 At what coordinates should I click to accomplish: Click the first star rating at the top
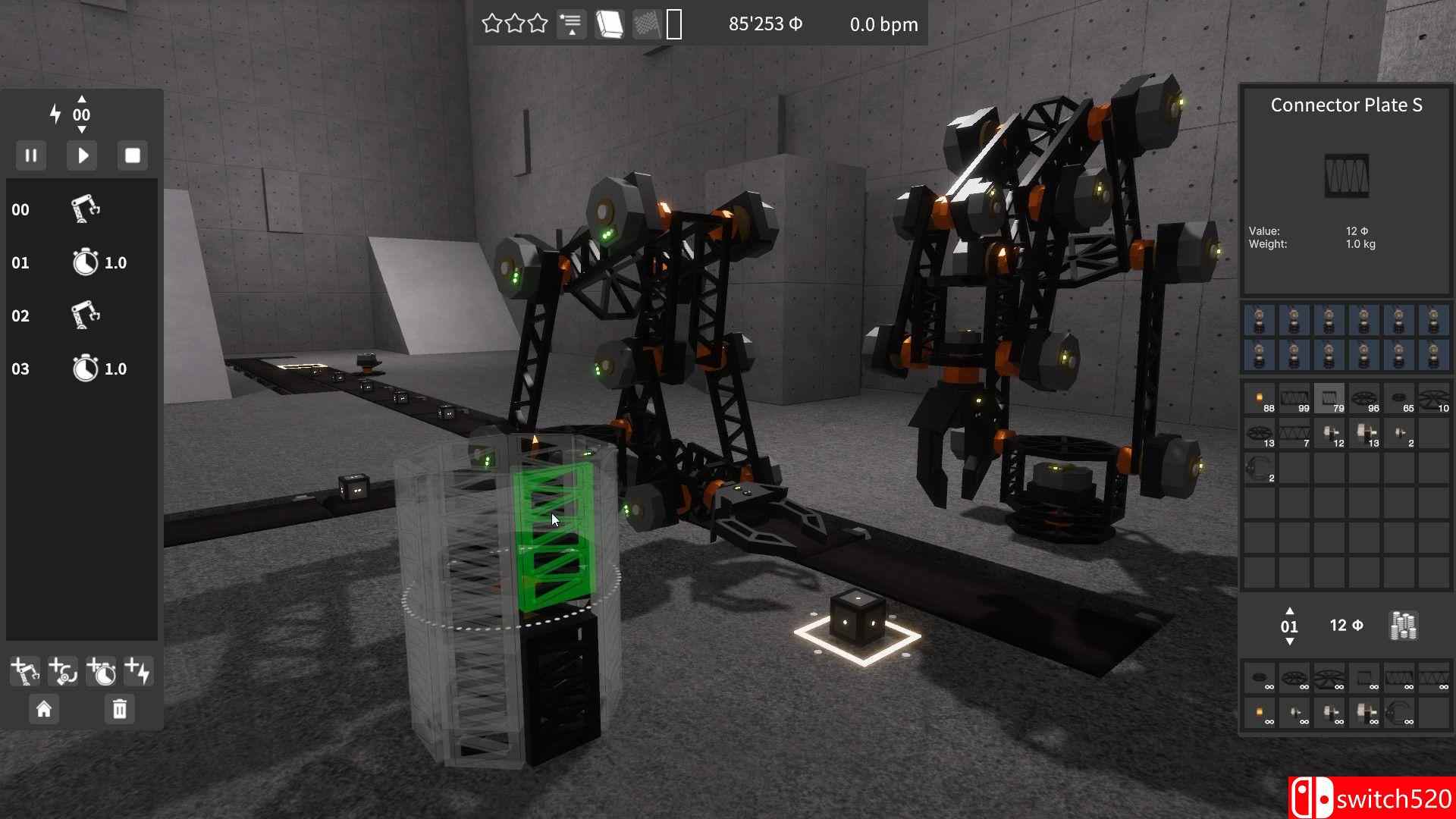[x=491, y=23]
